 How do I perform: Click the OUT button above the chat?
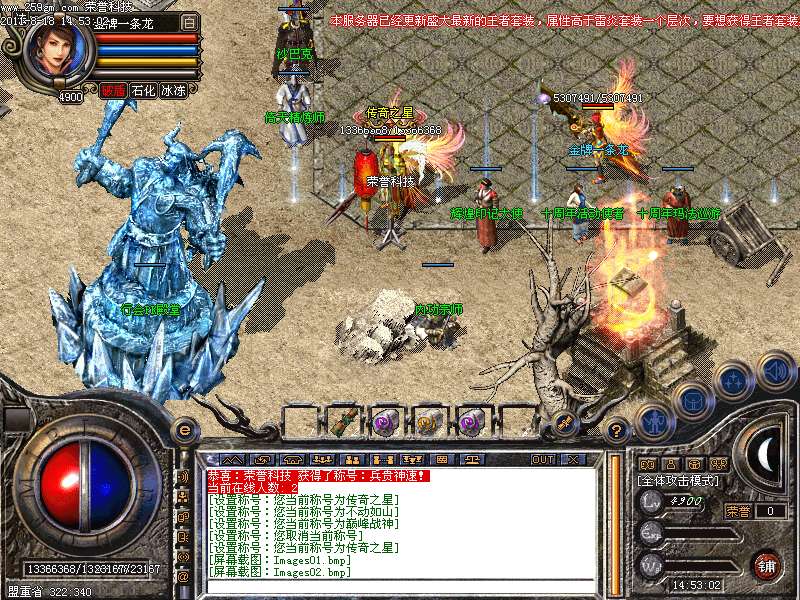(543, 459)
